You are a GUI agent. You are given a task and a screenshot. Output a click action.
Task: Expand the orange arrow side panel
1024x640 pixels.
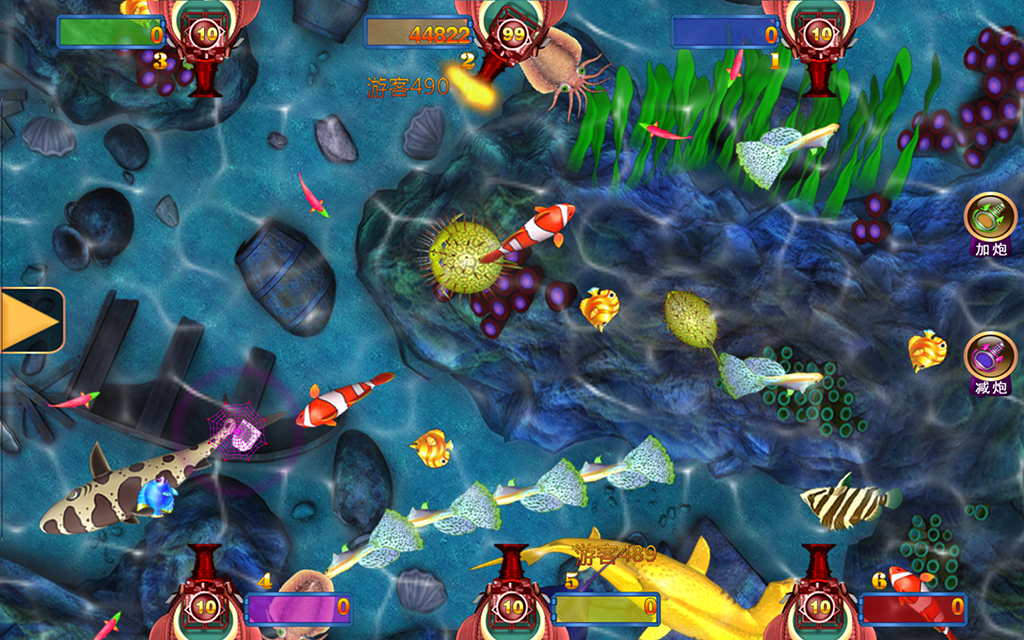click(x=30, y=320)
